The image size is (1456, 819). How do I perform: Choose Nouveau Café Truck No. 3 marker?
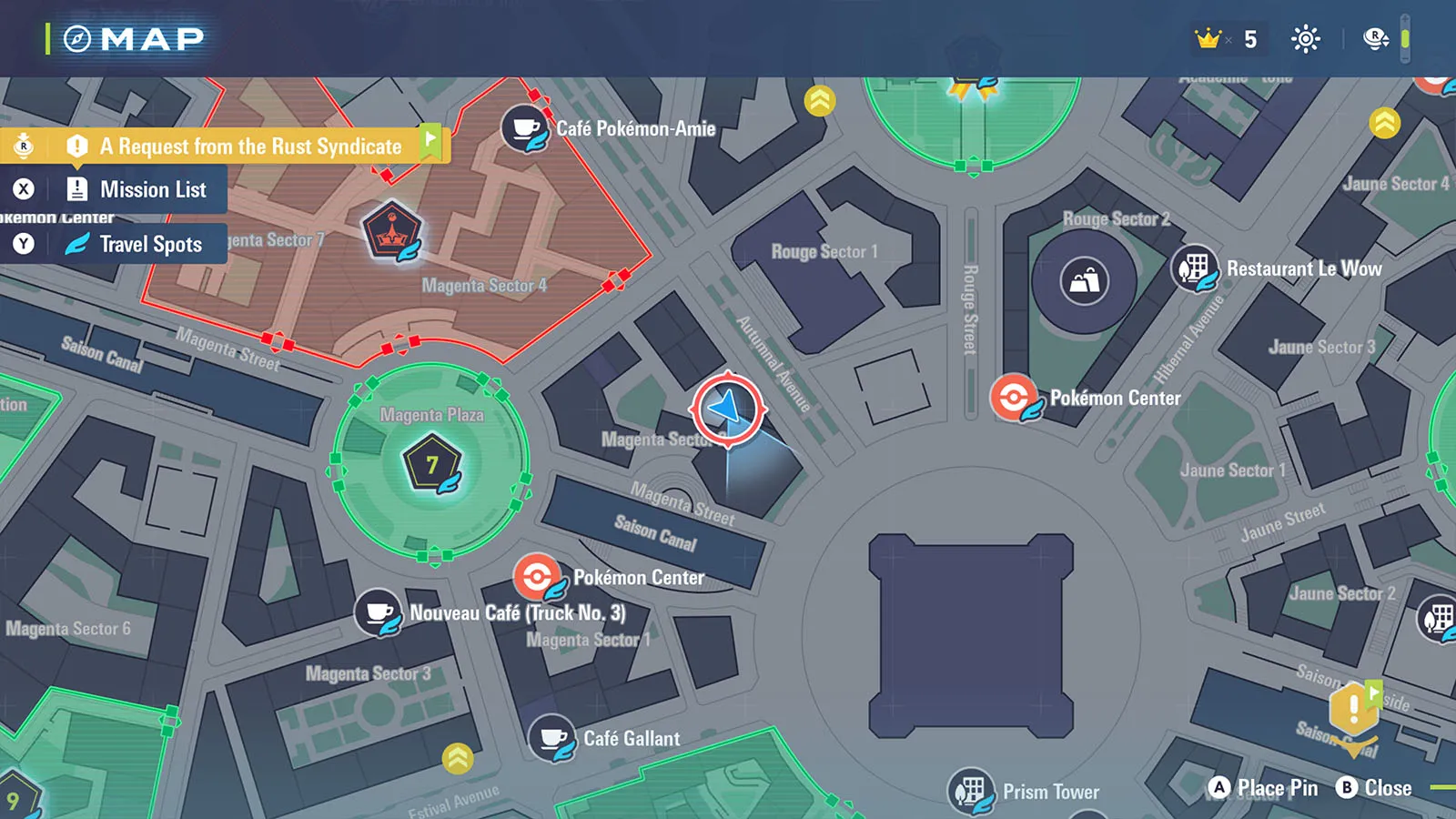[379, 612]
